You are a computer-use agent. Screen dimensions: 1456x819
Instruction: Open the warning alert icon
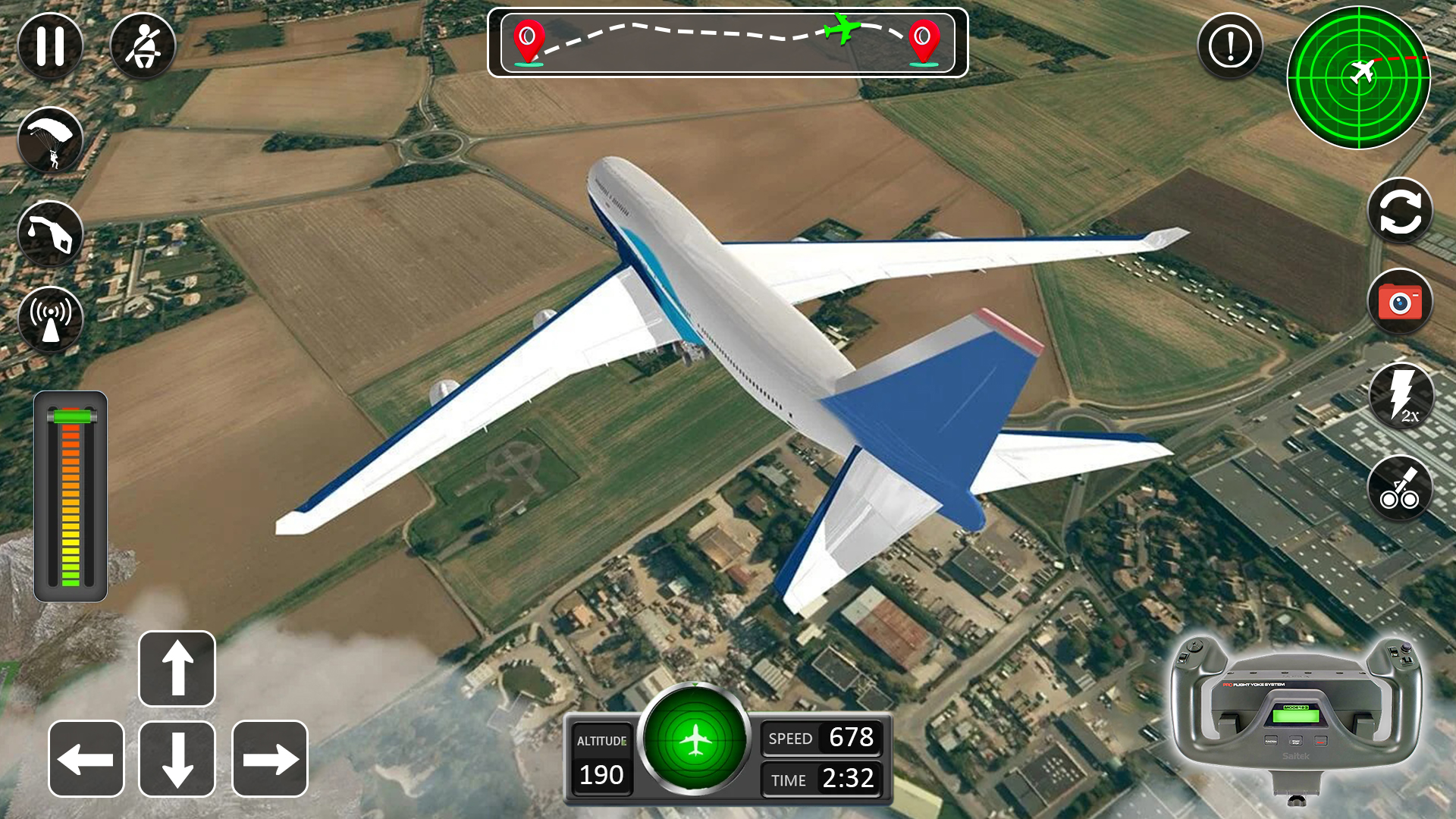click(x=1228, y=45)
